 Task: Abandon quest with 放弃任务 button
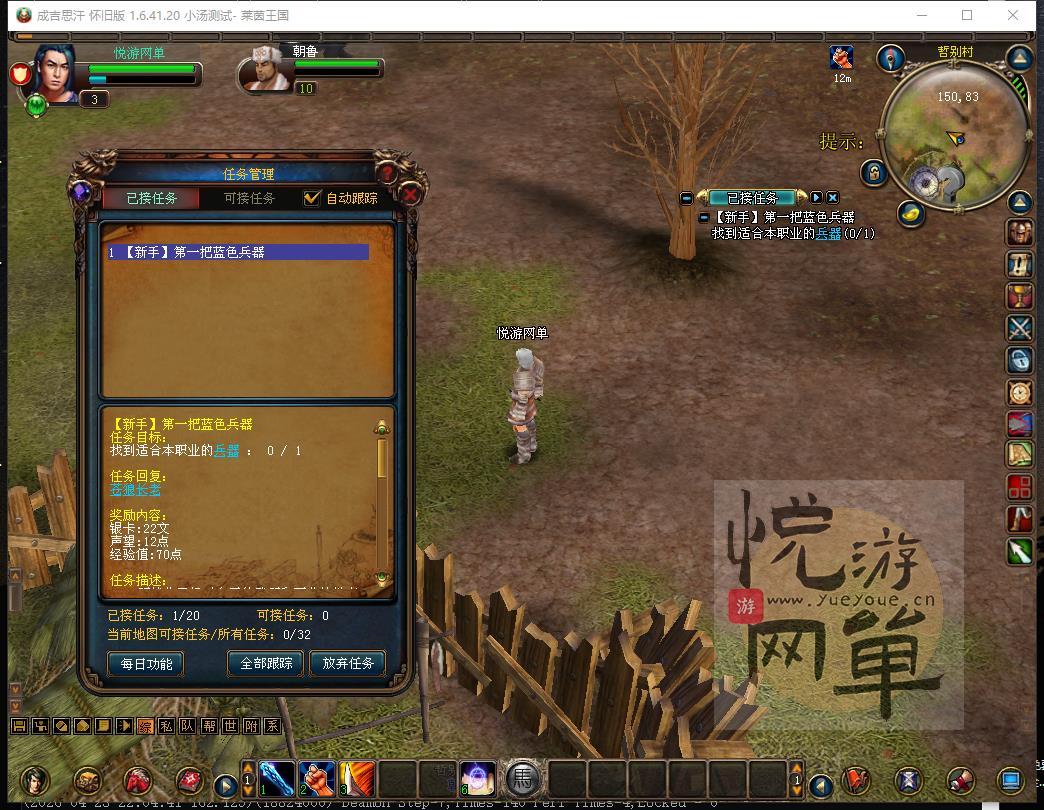pyautogui.click(x=347, y=663)
